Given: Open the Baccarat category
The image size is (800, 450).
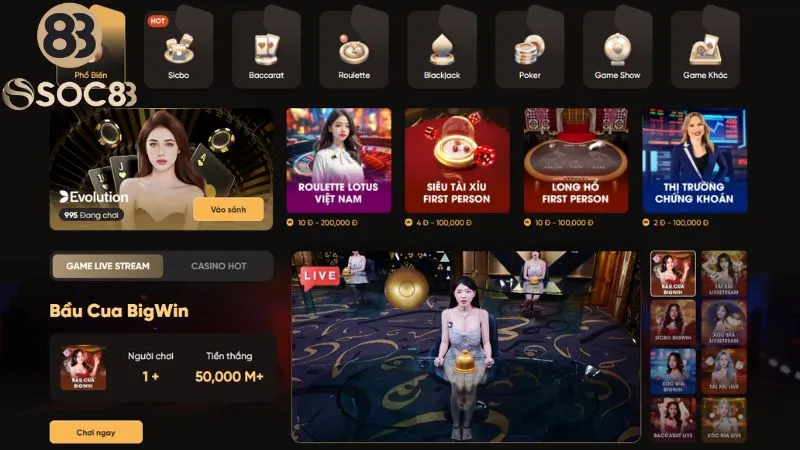Looking at the screenshot, I should pos(266,50).
